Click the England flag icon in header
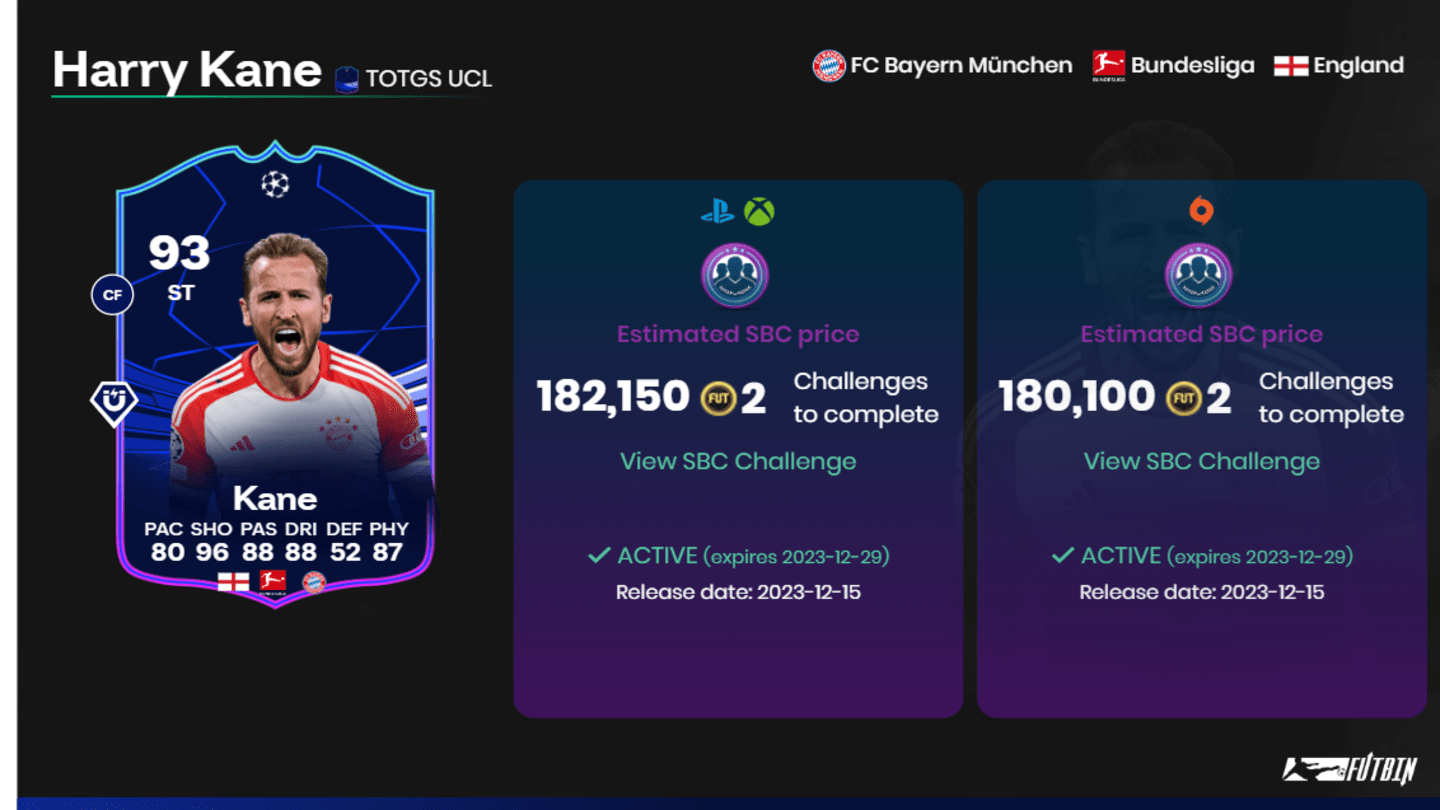Image resolution: width=1440 pixels, height=810 pixels. (1290, 64)
